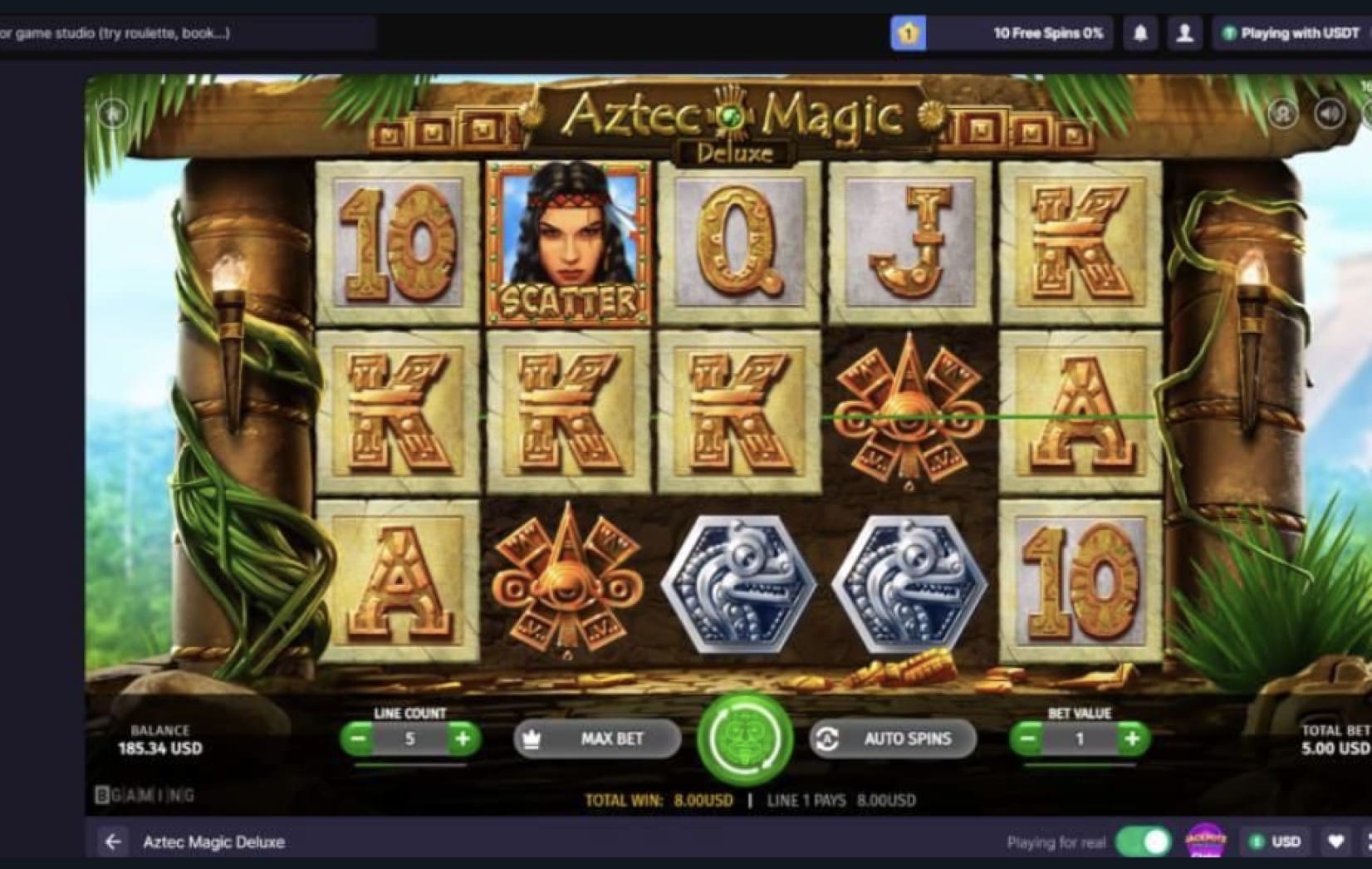Screen dimensions: 1372x869
Task: Lower the bet value with minus
Action: tap(1028, 738)
